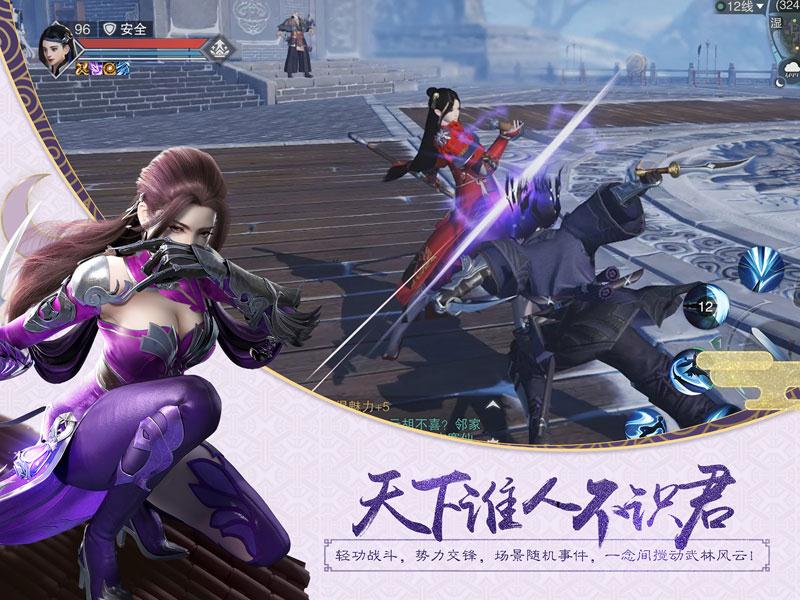Tap the skill showing cooldown 12
Screen dimensions: 800x600
coord(705,307)
